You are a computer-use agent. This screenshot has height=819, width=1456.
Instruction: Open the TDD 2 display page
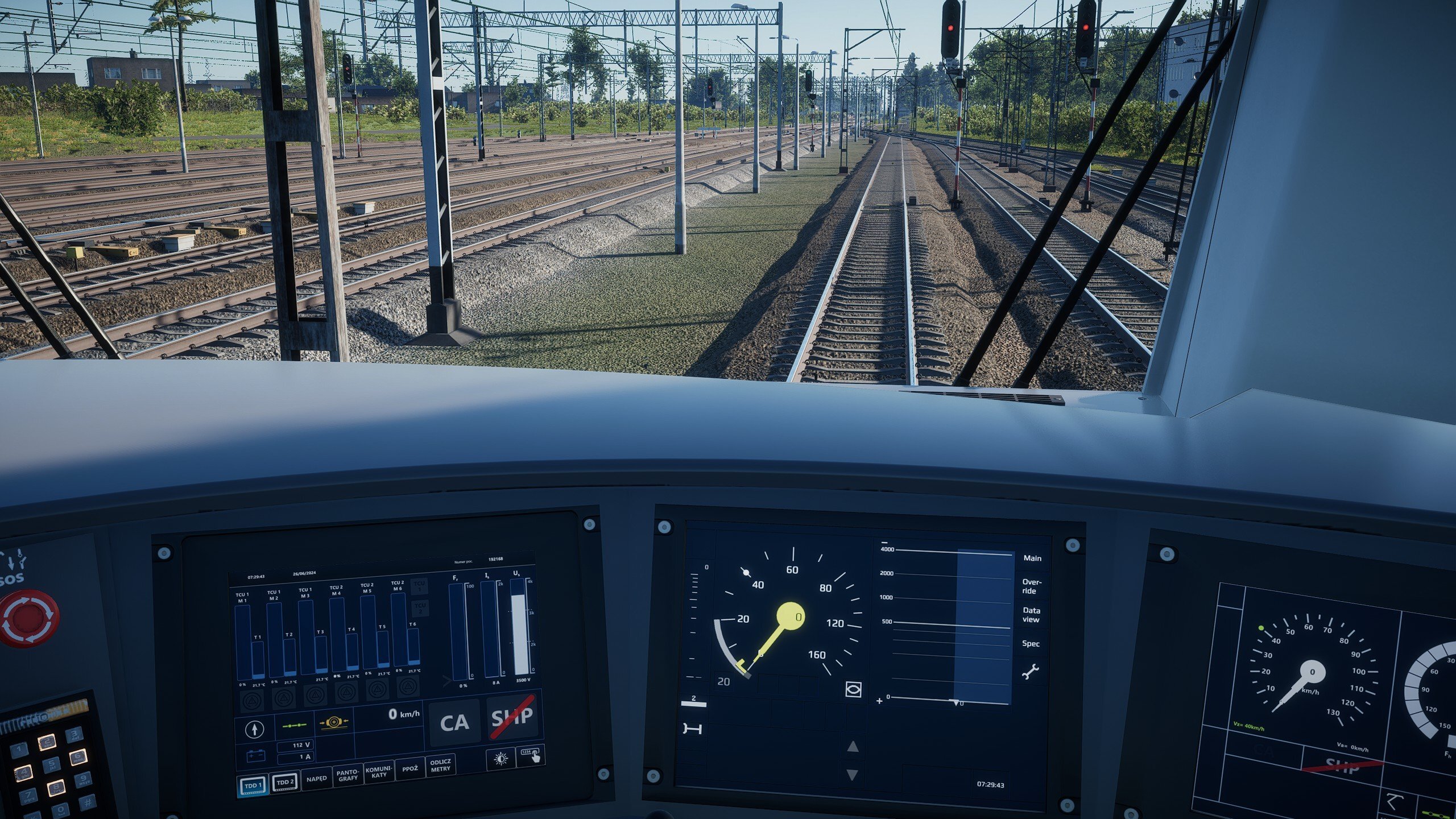285,782
